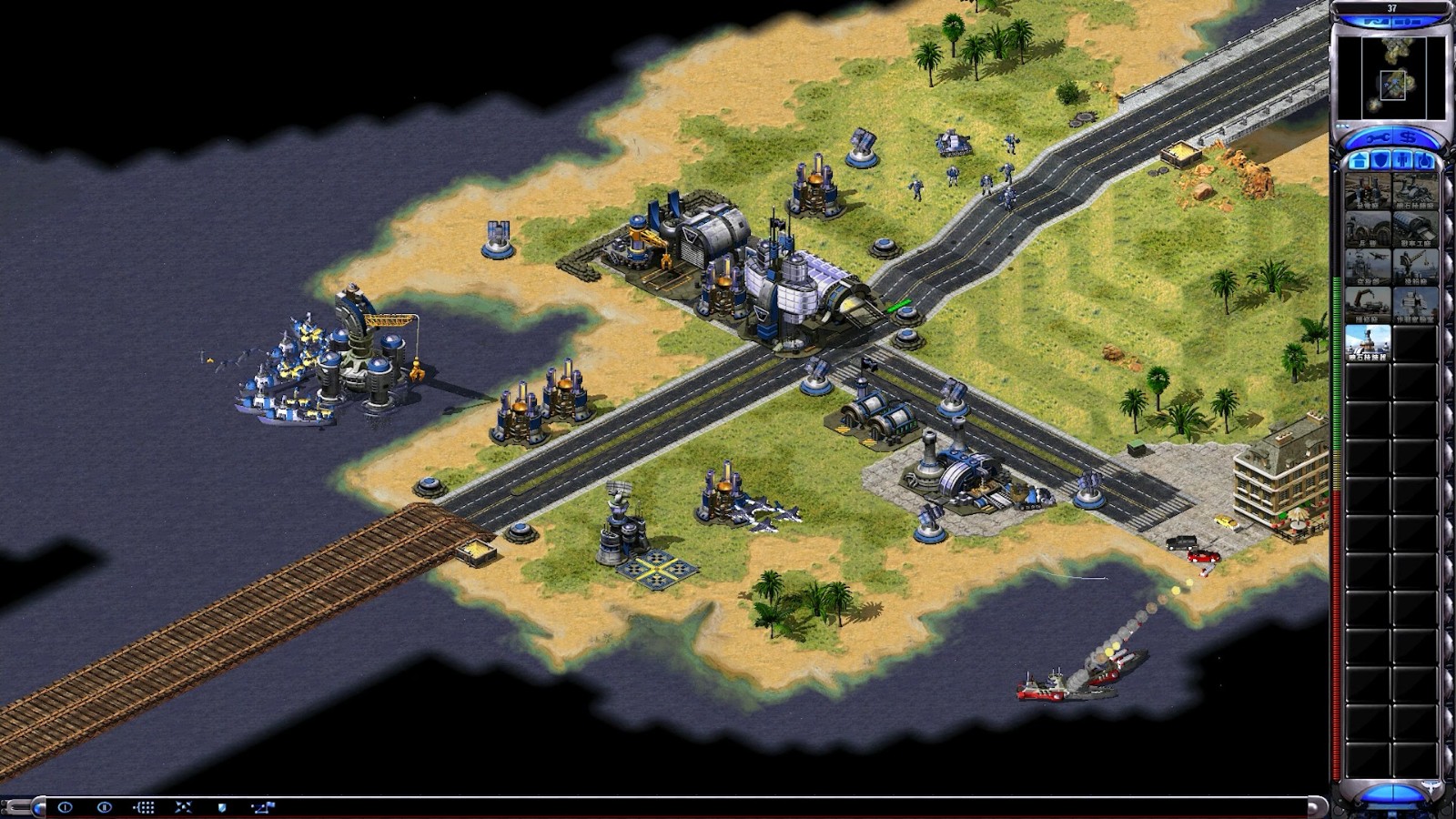Build a Power Plant from the sidebar

[x=1368, y=191]
